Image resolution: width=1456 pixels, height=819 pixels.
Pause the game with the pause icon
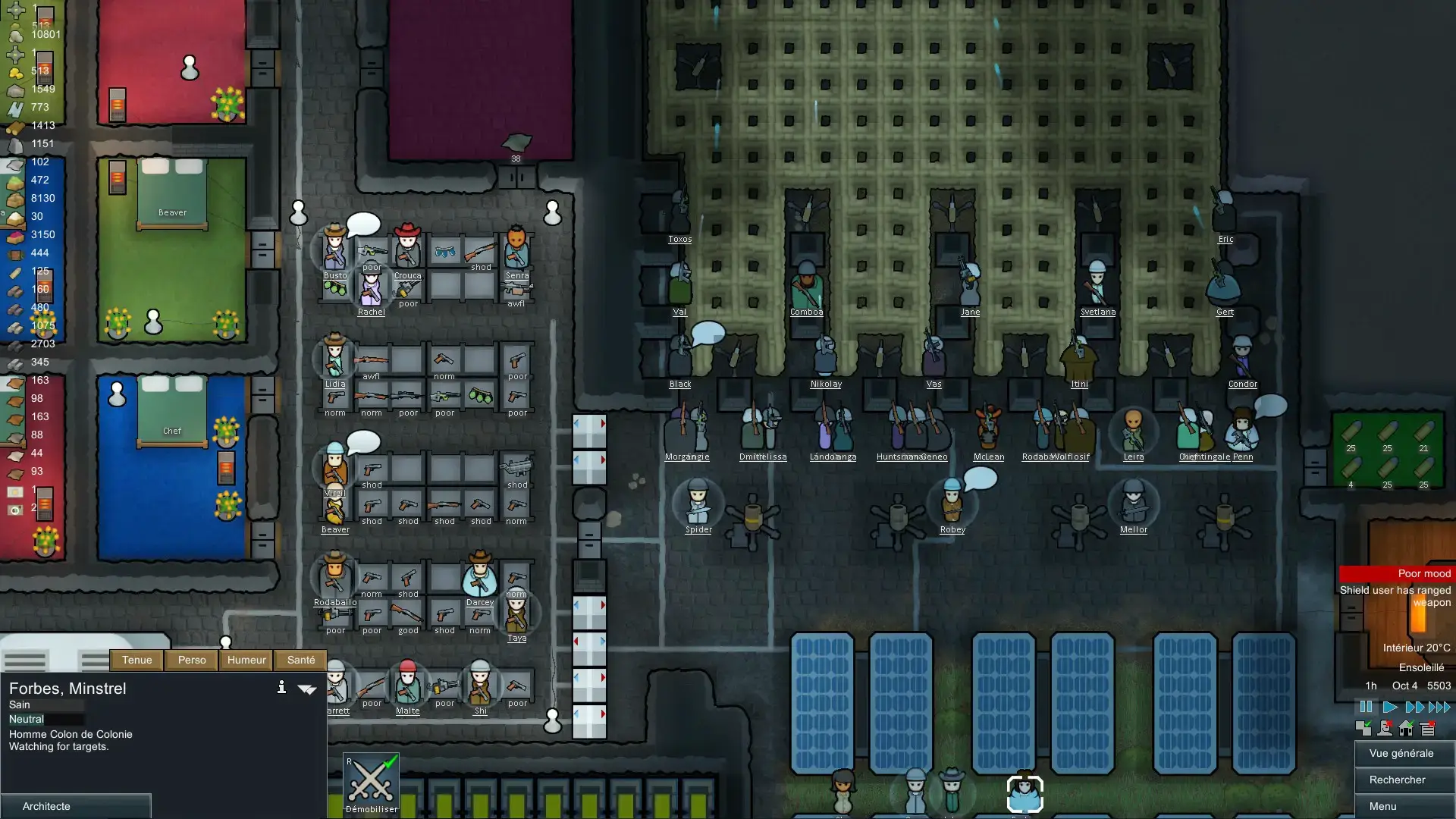[x=1367, y=706]
